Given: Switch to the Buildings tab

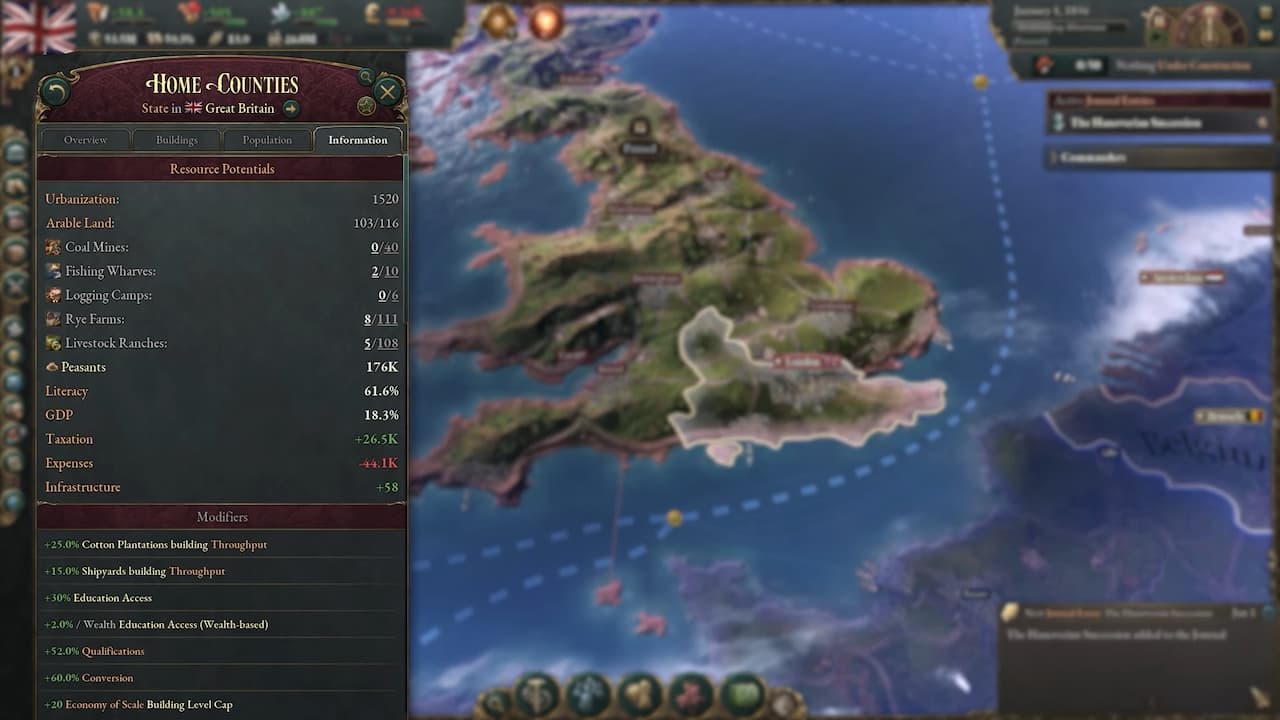Looking at the screenshot, I should tap(177, 139).
